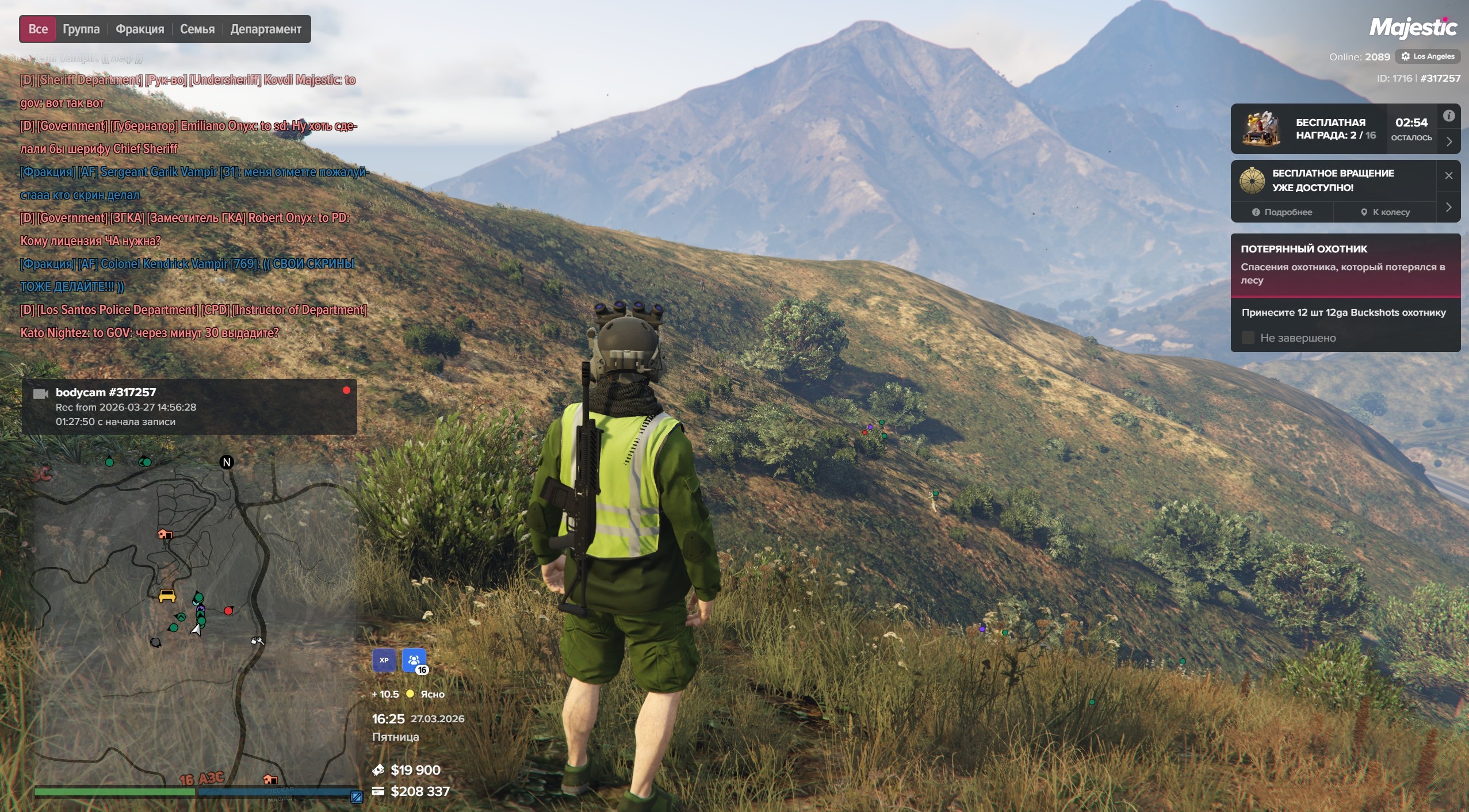Select the red dot marker on minimap

click(x=228, y=611)
